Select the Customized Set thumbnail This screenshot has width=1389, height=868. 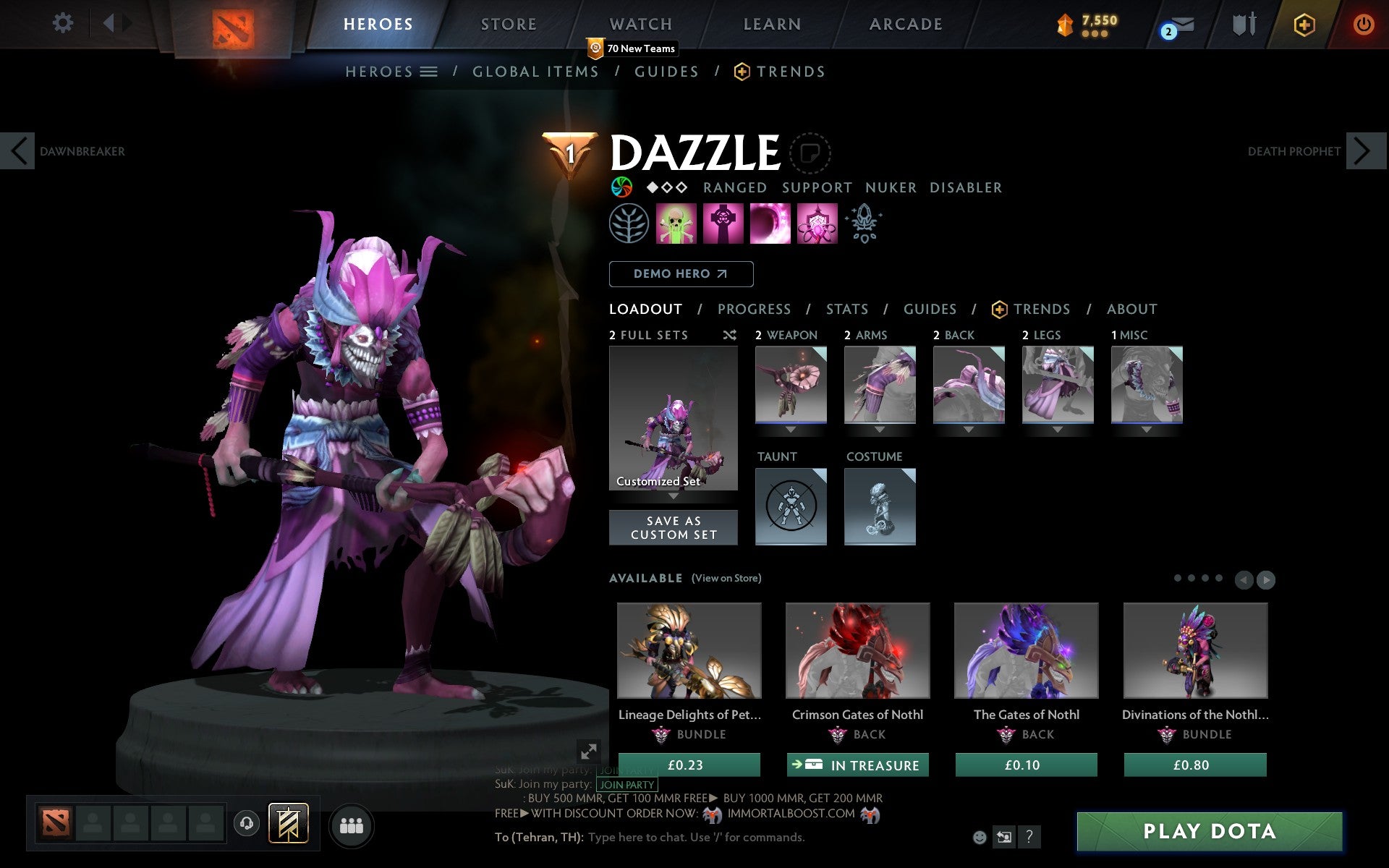tap(673, 418)
